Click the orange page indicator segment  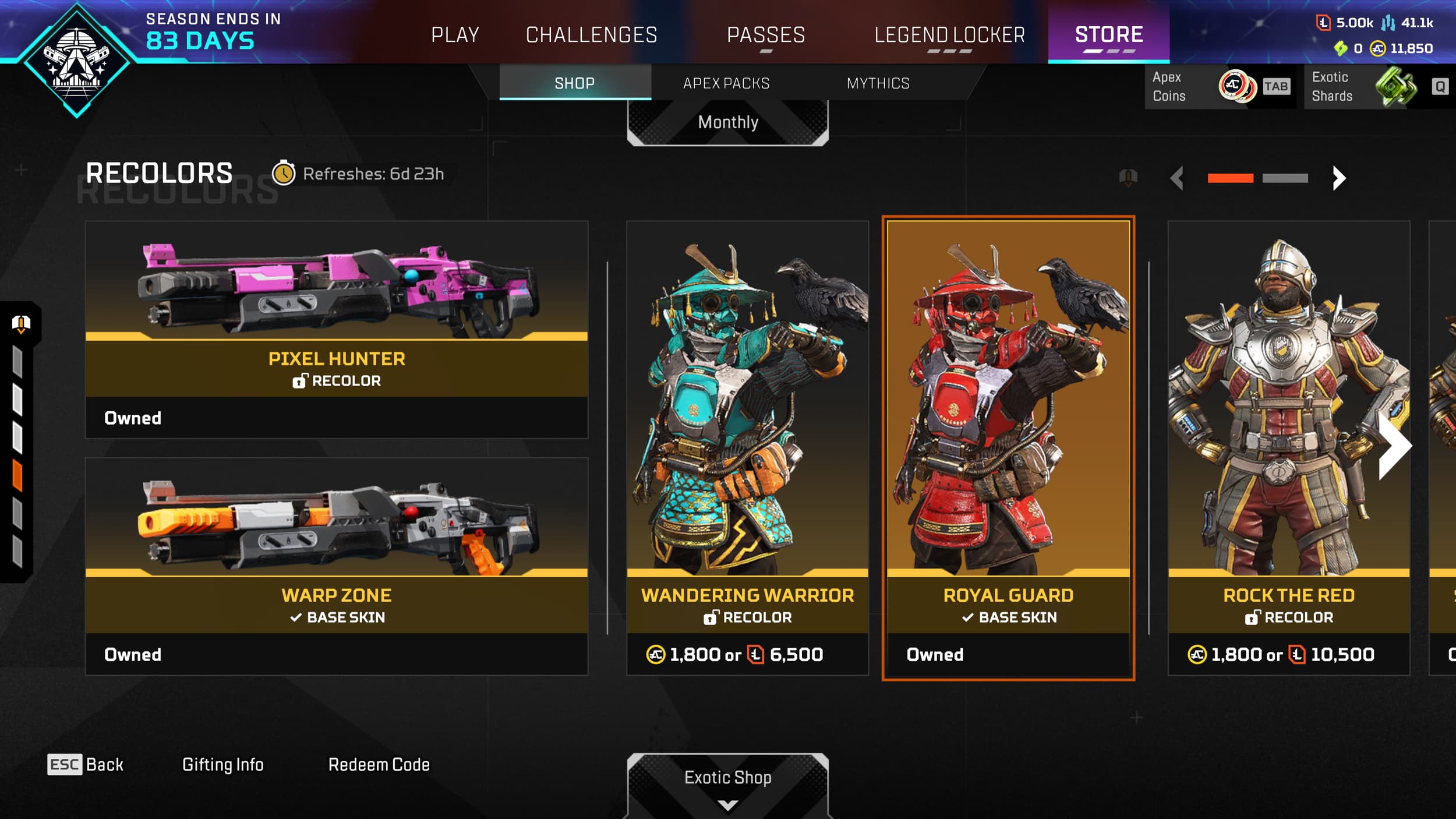click(1231, 178)
